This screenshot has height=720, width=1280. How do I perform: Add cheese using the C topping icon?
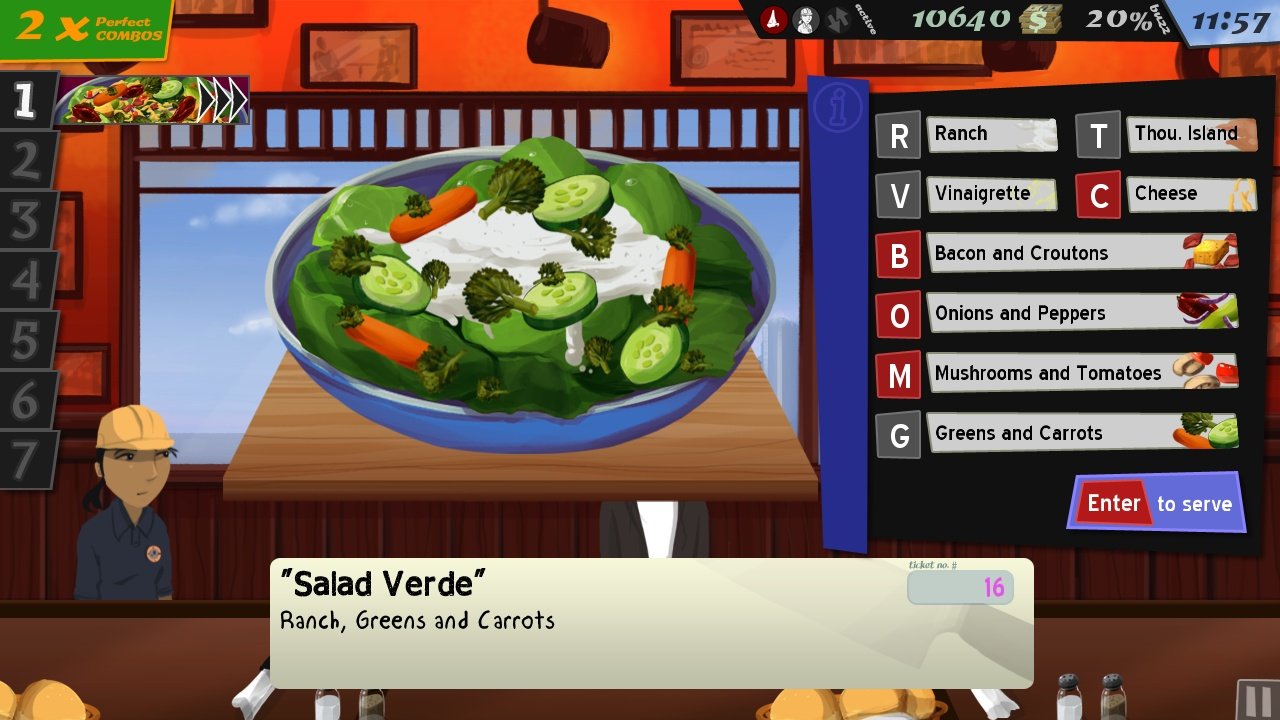(x=1099, y=194)
